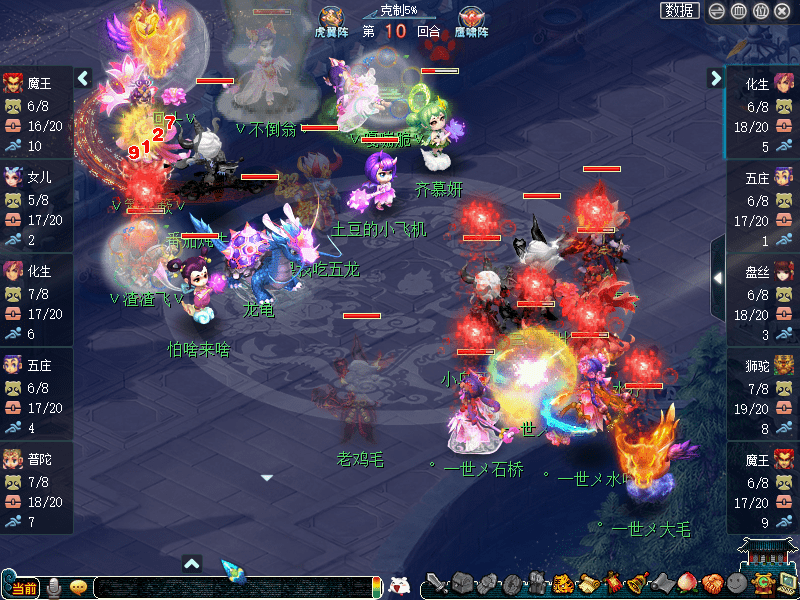The height and width of the screenshot is (600, 800).
Task: Select the 女儿 row in the left team list
Action: pyautogui.click(x=36, y=208)
